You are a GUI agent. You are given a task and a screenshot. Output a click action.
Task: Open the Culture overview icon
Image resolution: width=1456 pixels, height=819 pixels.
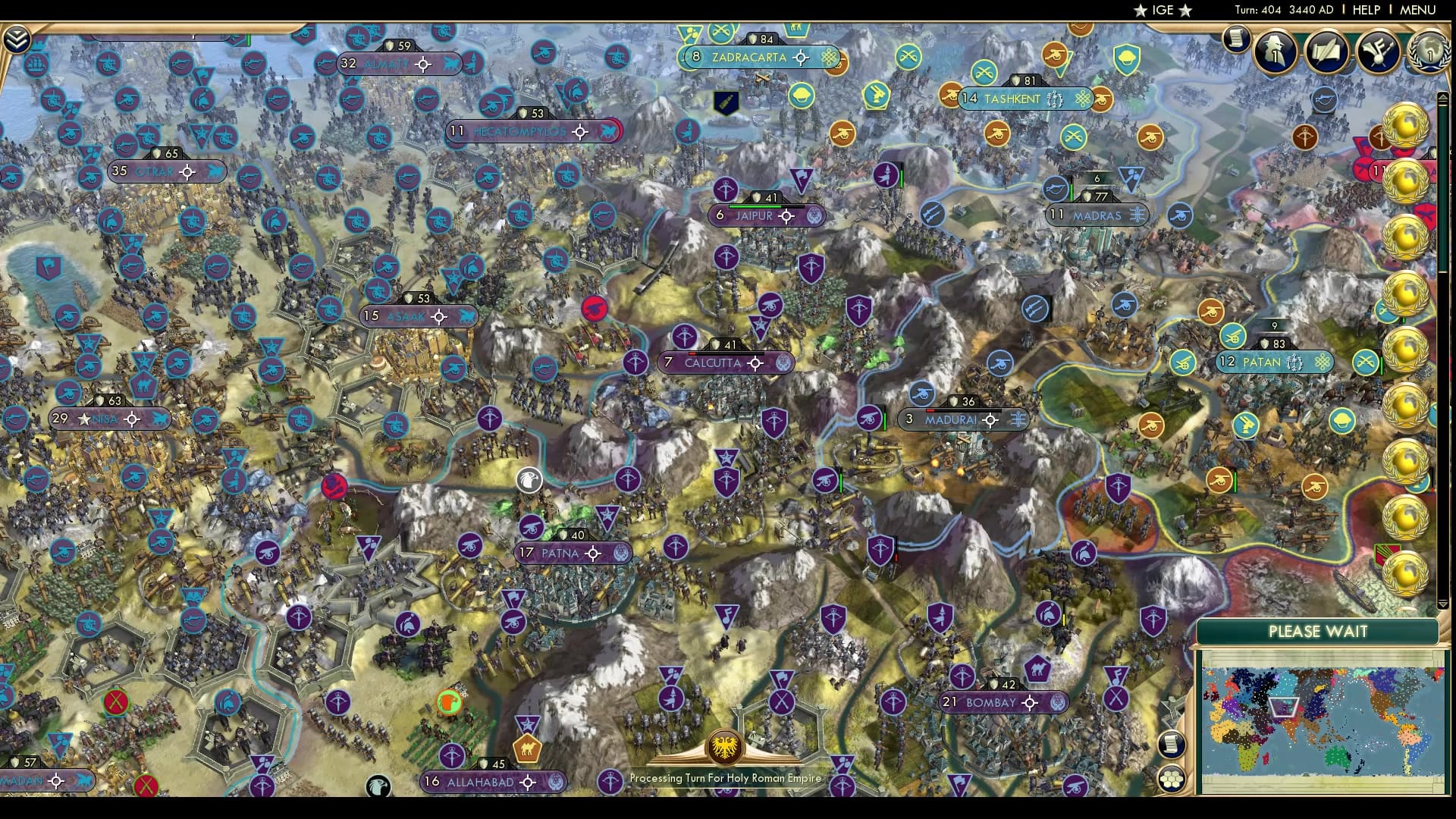pos(1379,52)
